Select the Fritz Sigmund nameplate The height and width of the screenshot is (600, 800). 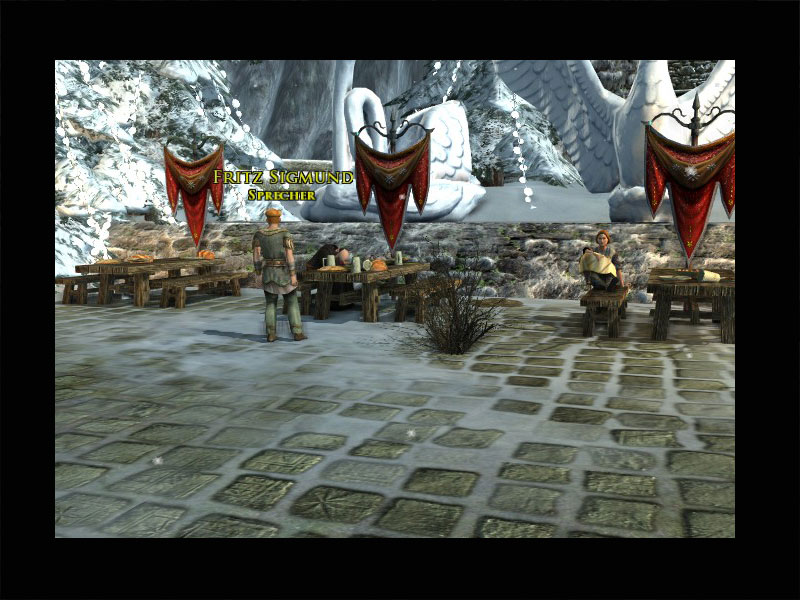pos(282,179)
